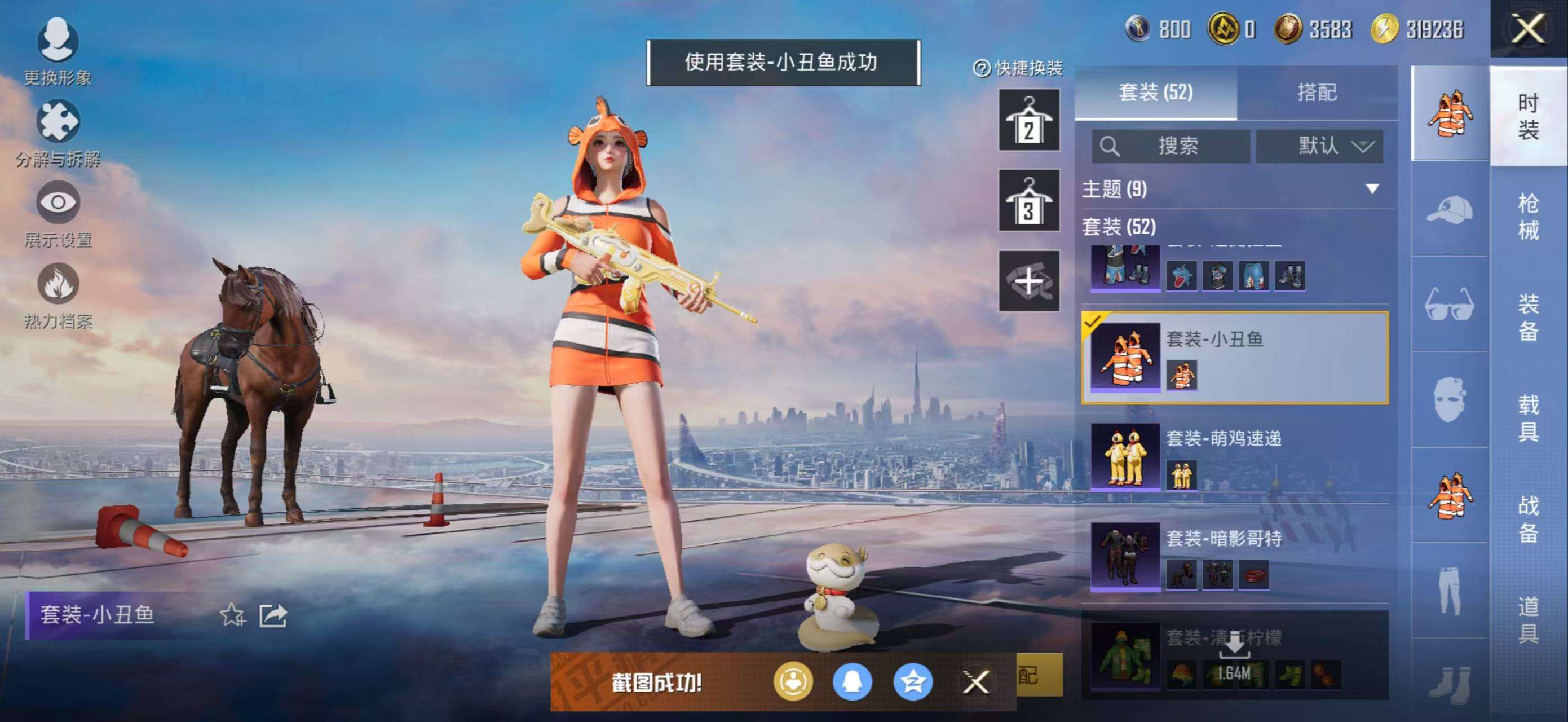The width and height of the screenshot is (1568, 722).
Task: Switch to the 枪械 firearms category
Action: (x=1528, y=216)
